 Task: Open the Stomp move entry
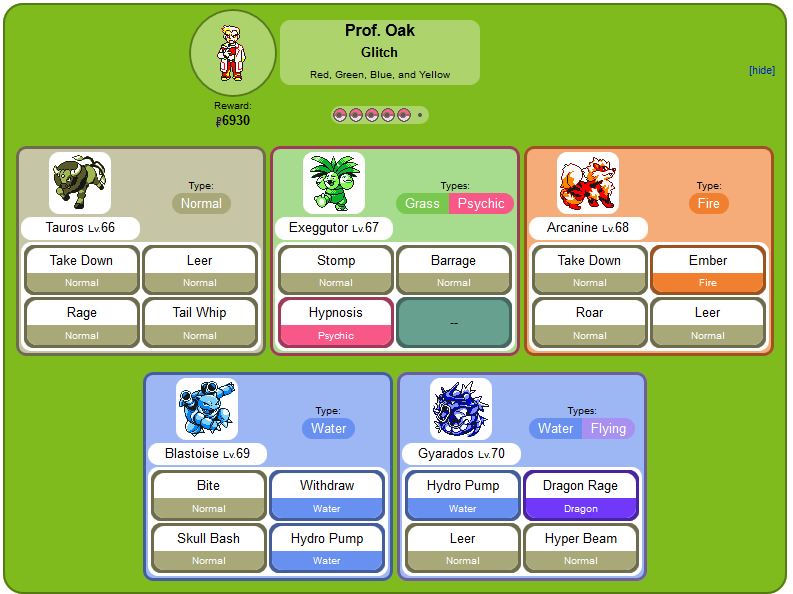tap(336, 261)
